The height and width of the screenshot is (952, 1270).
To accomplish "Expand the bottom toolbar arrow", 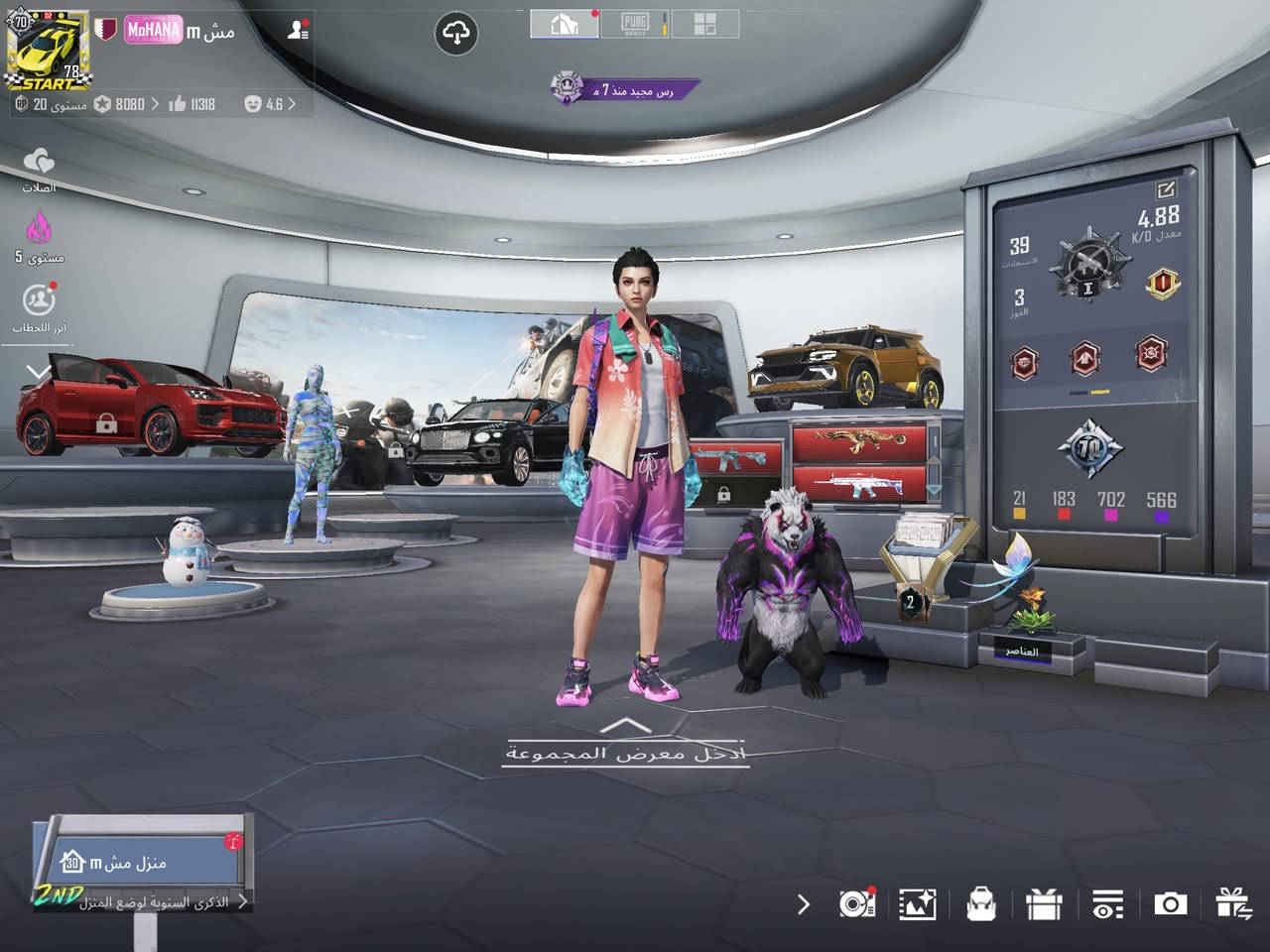I will pyautogui.click(x=803, y=904).
